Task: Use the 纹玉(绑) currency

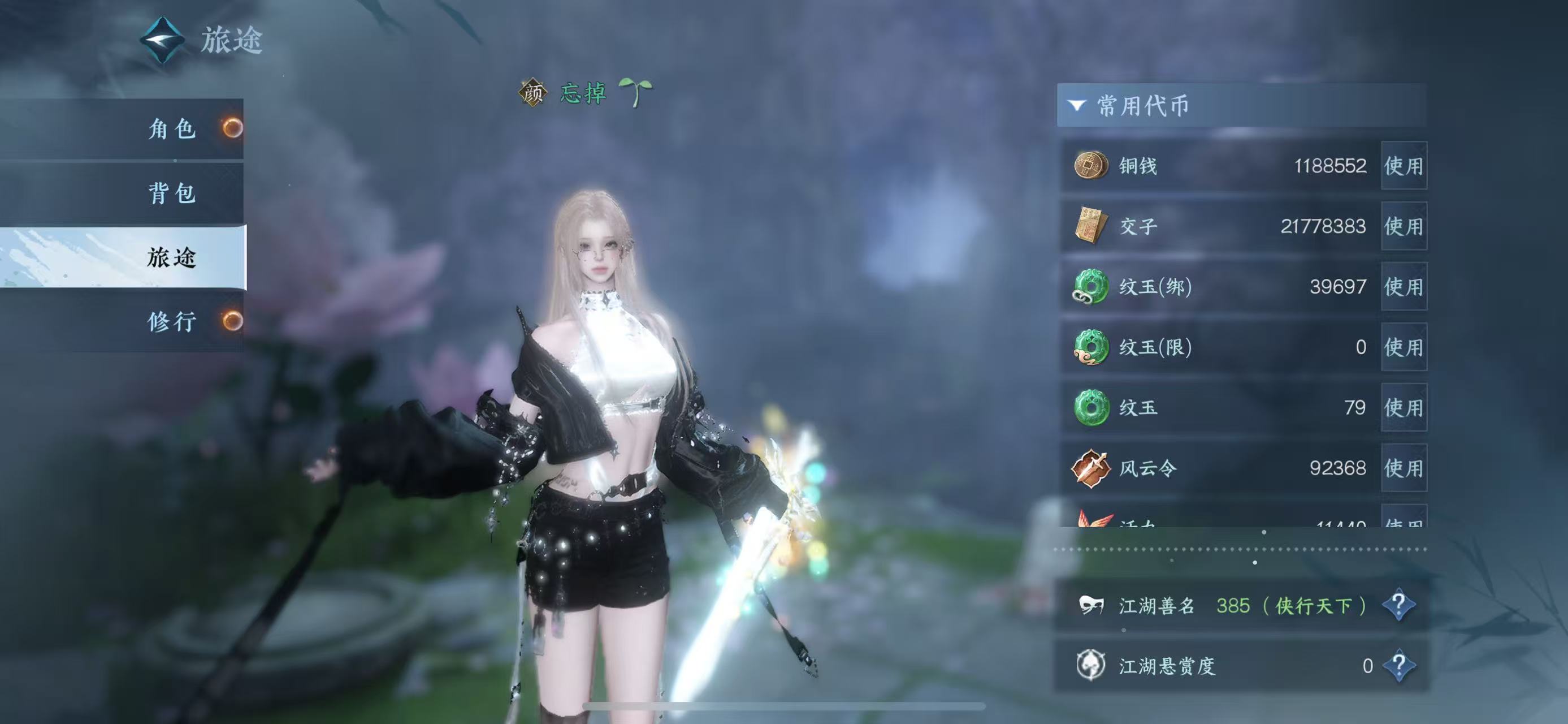Action: 1403,286
